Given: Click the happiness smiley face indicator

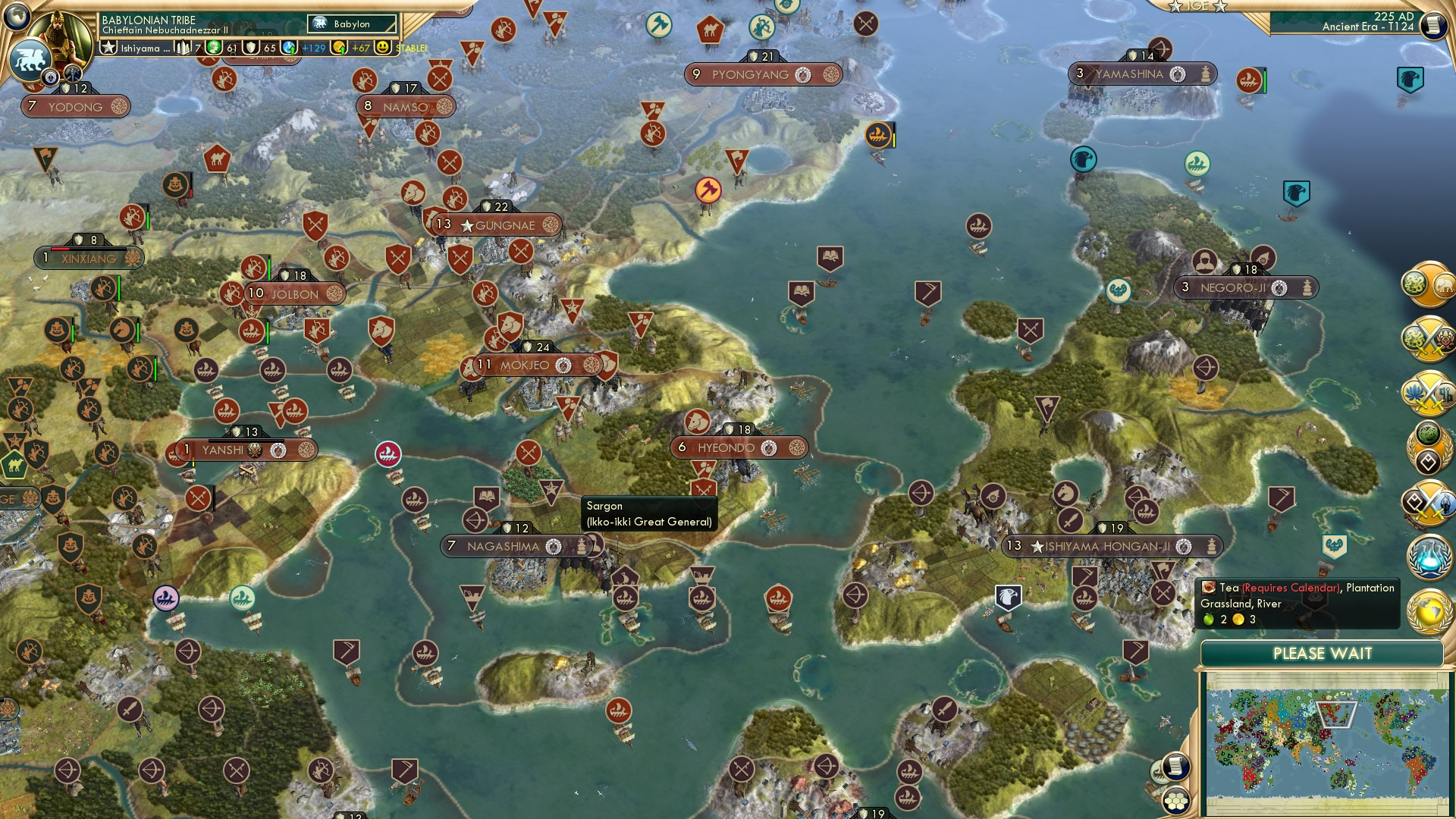Looking at the screenshot, I should coord(382,46).
